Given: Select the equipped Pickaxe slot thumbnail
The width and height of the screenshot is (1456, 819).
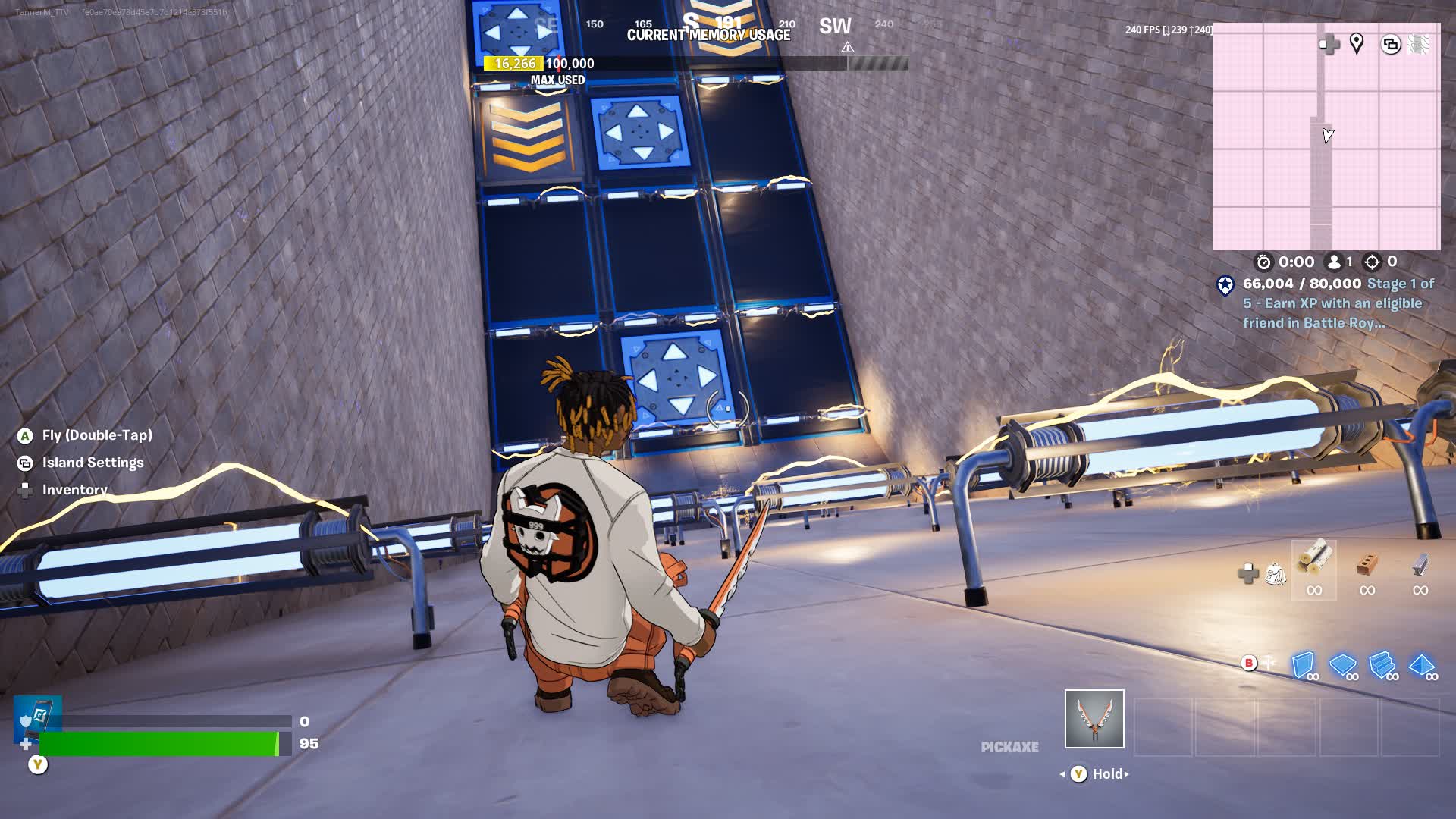Looking at the screenshot, I should pyautogui.click(x=1094, y=720).
